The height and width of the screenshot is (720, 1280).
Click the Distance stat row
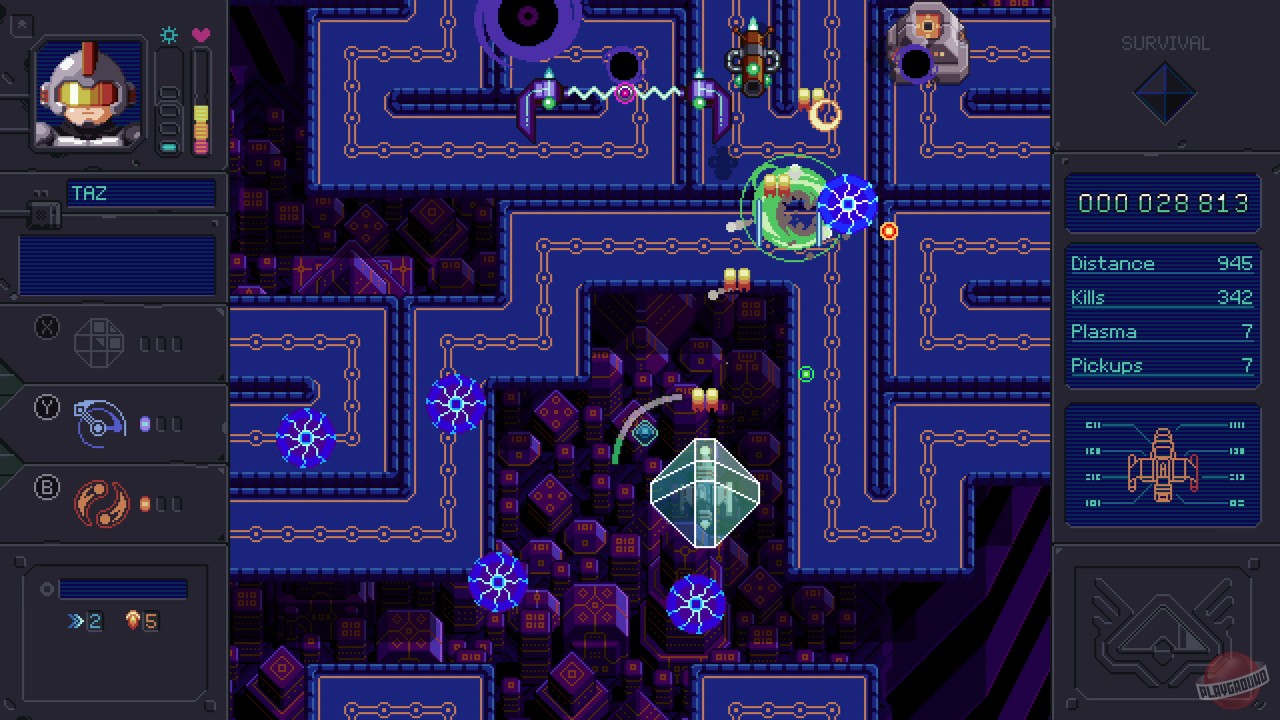coord(1162,263)
